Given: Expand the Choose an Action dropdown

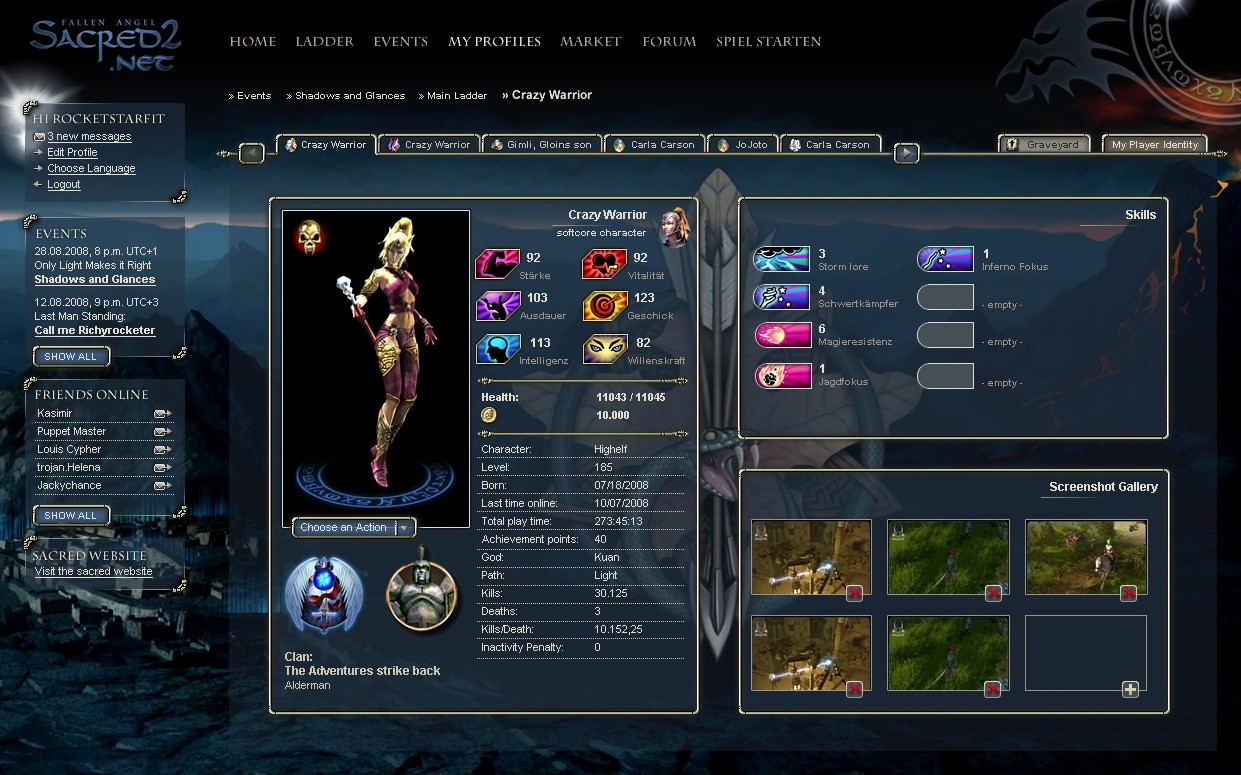Looking at the screenshot, I should click(x=403, y=528).
